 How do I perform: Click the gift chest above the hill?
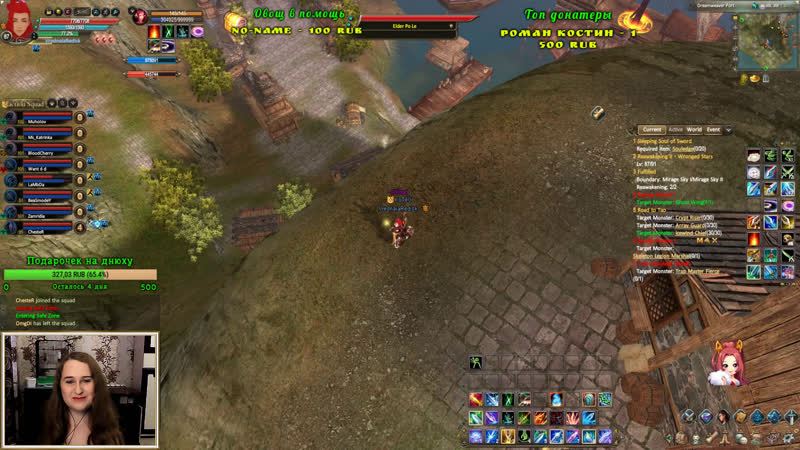click(597, 112)
